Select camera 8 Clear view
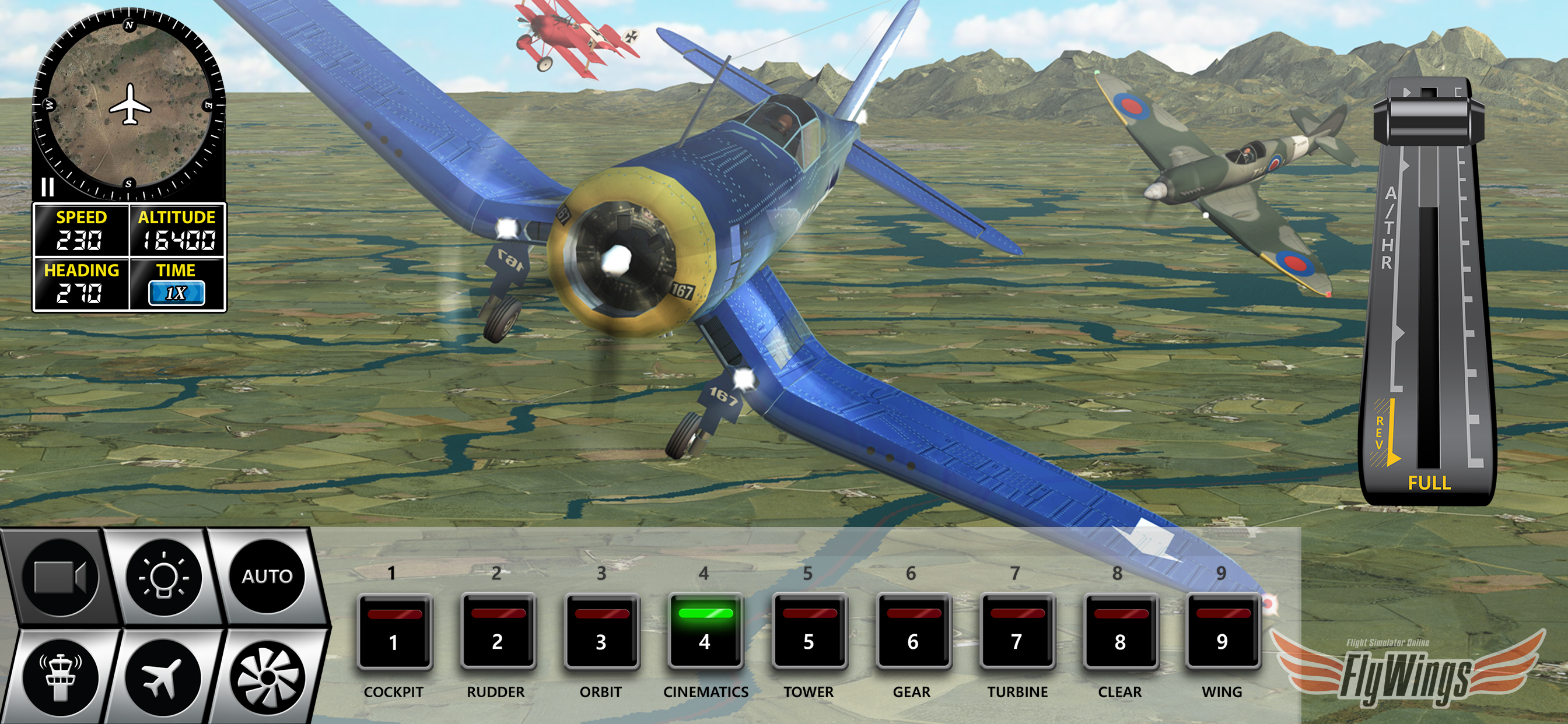This screenshot has height=724, width=1568. (1120, 632)
